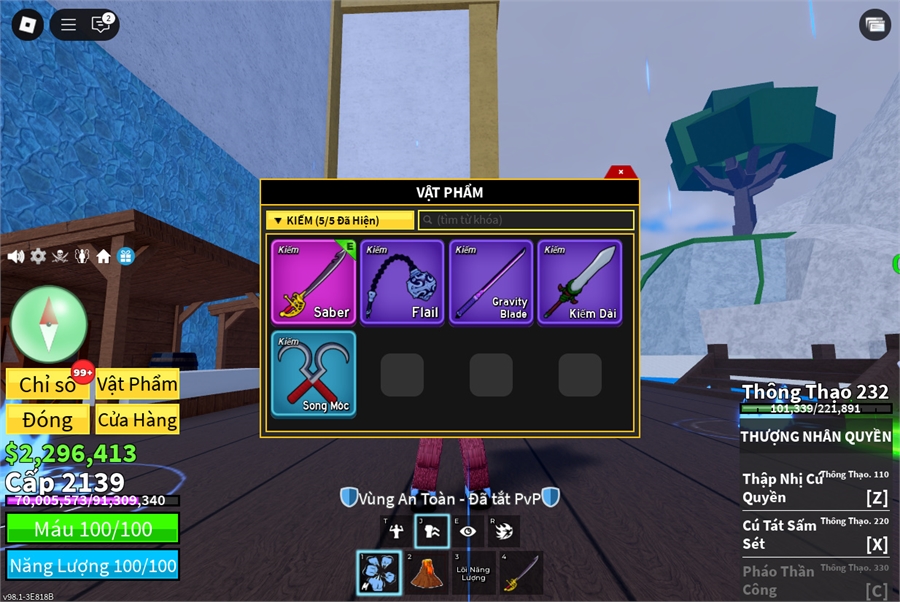The width and height of the screenshot is (900, 602).
Task: Click the green compass
Action: 49,324
